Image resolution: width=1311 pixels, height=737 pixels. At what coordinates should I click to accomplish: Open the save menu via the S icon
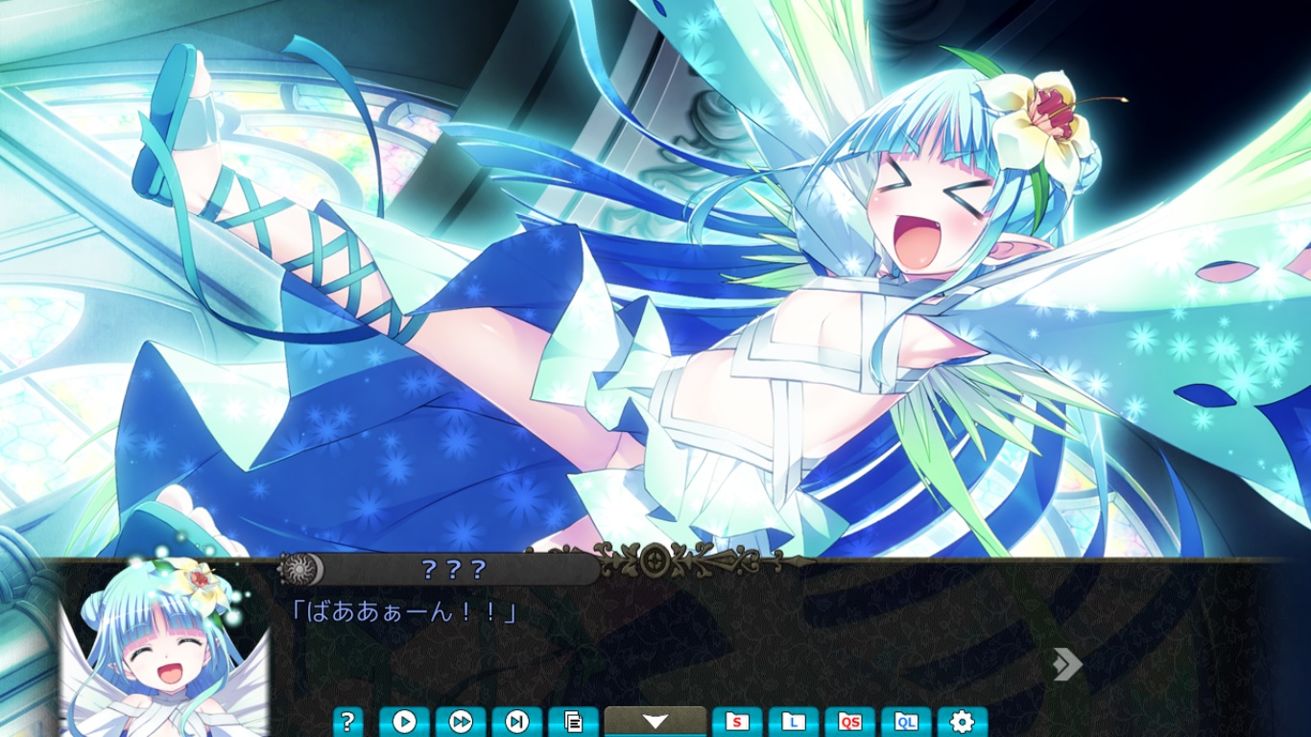click(x=739, y=721)
